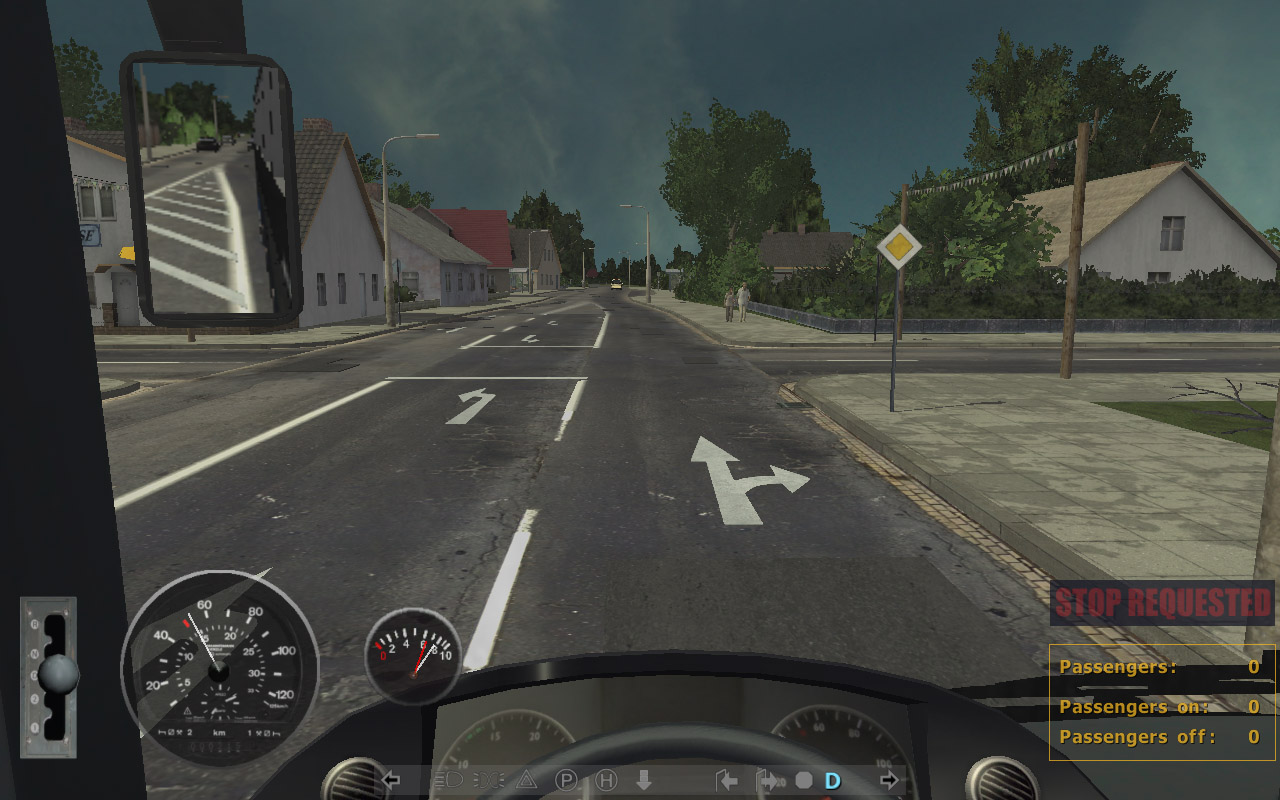
Task: Engage the parking brake P icon
Action: click(x=566, y=780)
